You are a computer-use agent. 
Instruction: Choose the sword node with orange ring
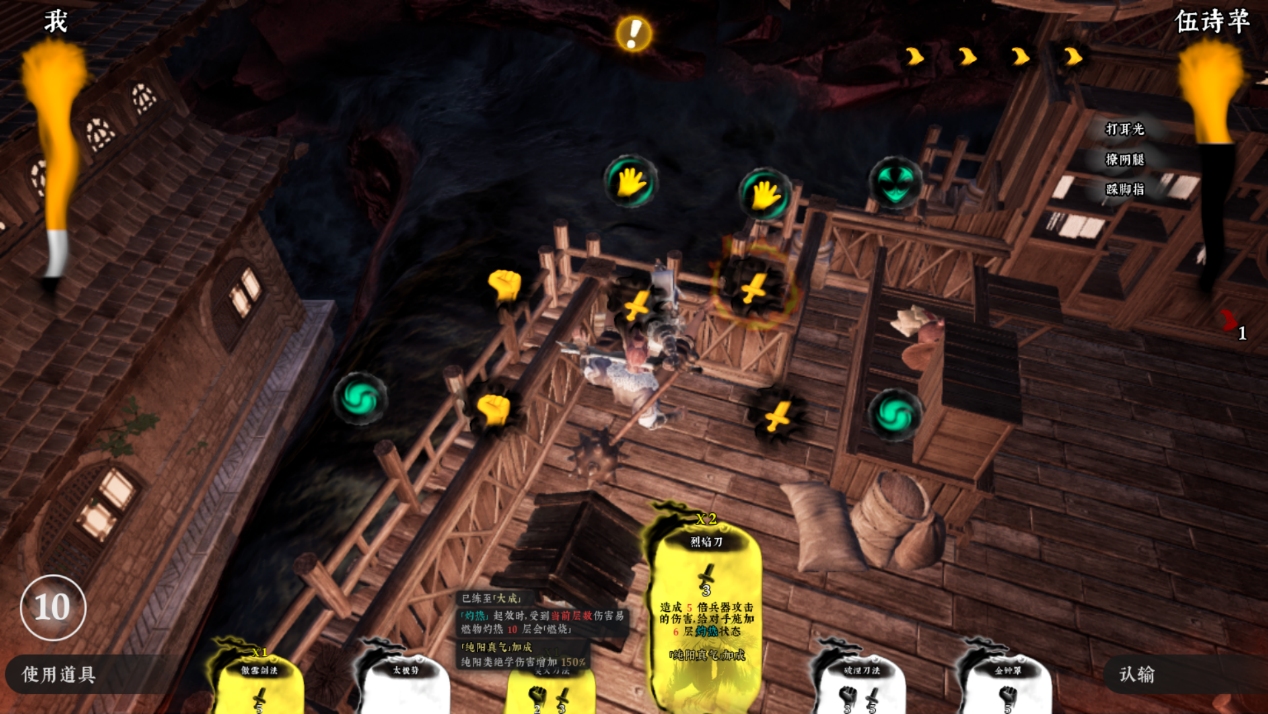click(755, 287)
